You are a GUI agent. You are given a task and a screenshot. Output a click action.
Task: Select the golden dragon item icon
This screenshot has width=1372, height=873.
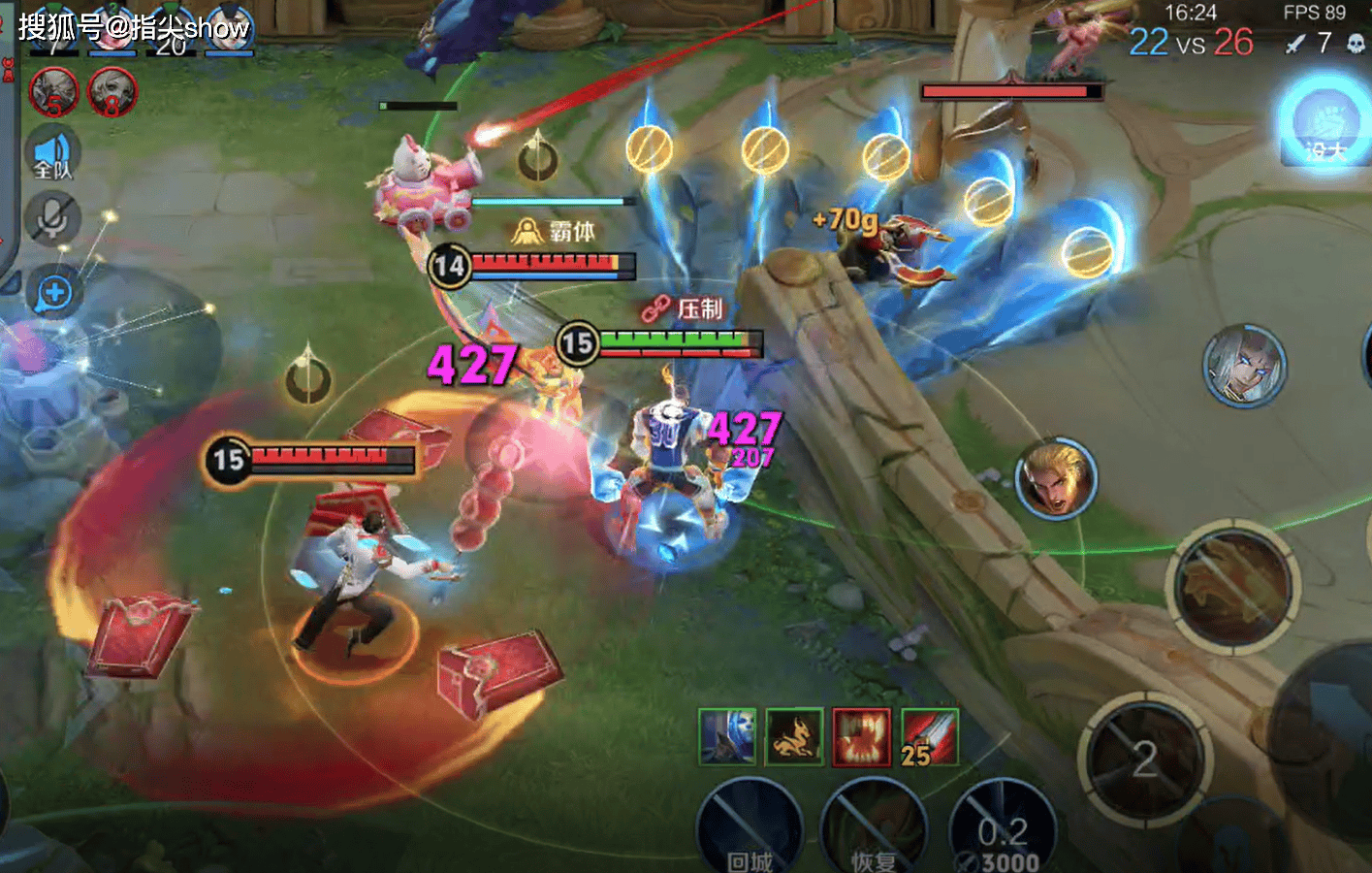[794, 736]
